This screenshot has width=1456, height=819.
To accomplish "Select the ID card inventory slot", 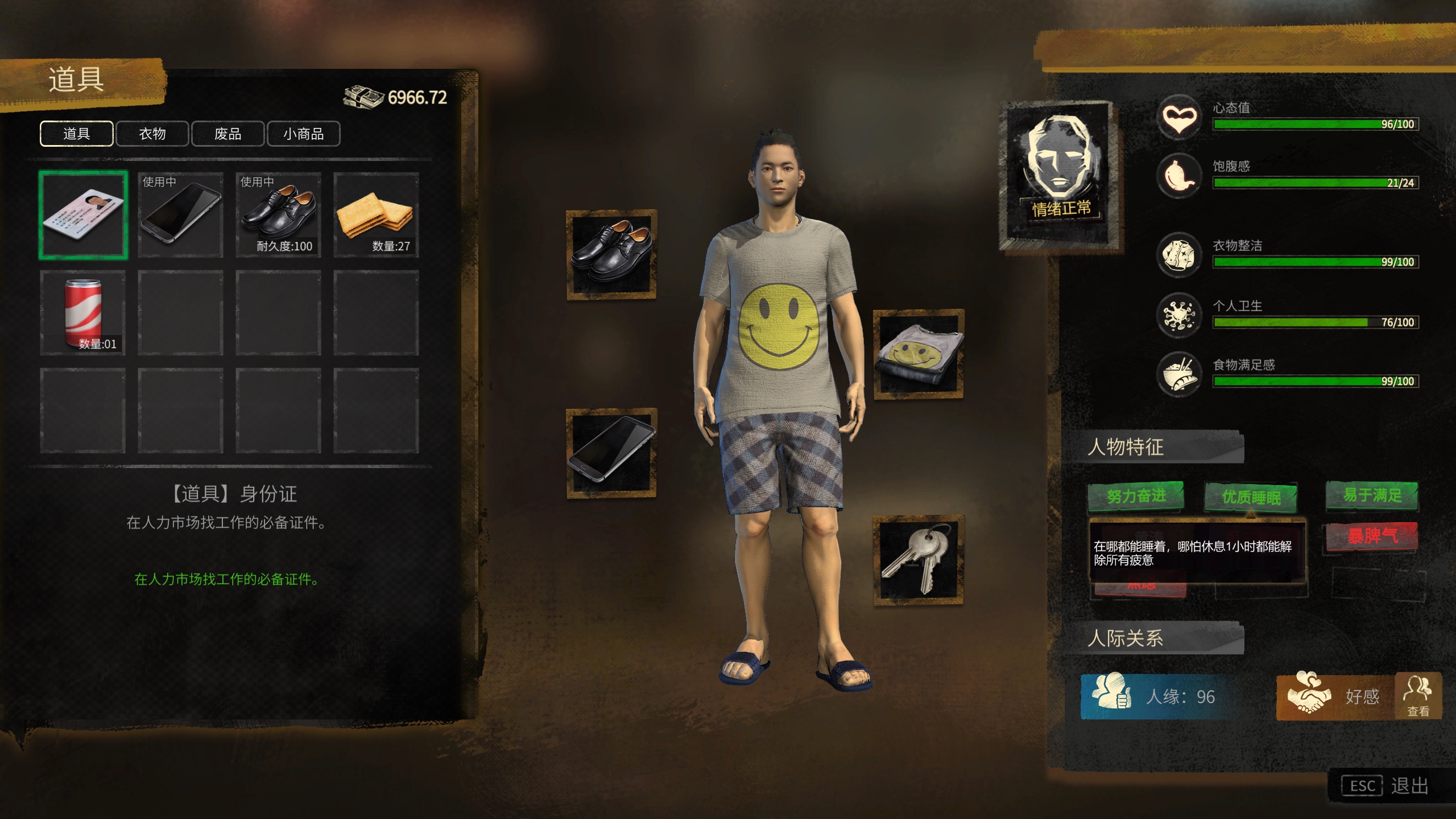I will pyautogui.click(x=83, y=215).
